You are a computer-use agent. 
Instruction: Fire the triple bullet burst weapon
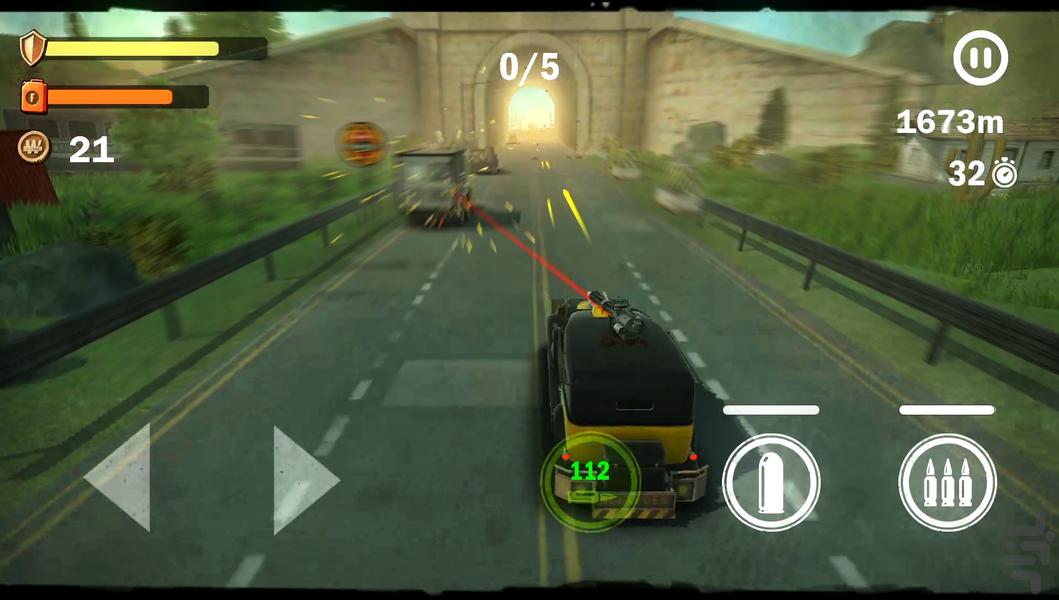(x=947, y=482)
